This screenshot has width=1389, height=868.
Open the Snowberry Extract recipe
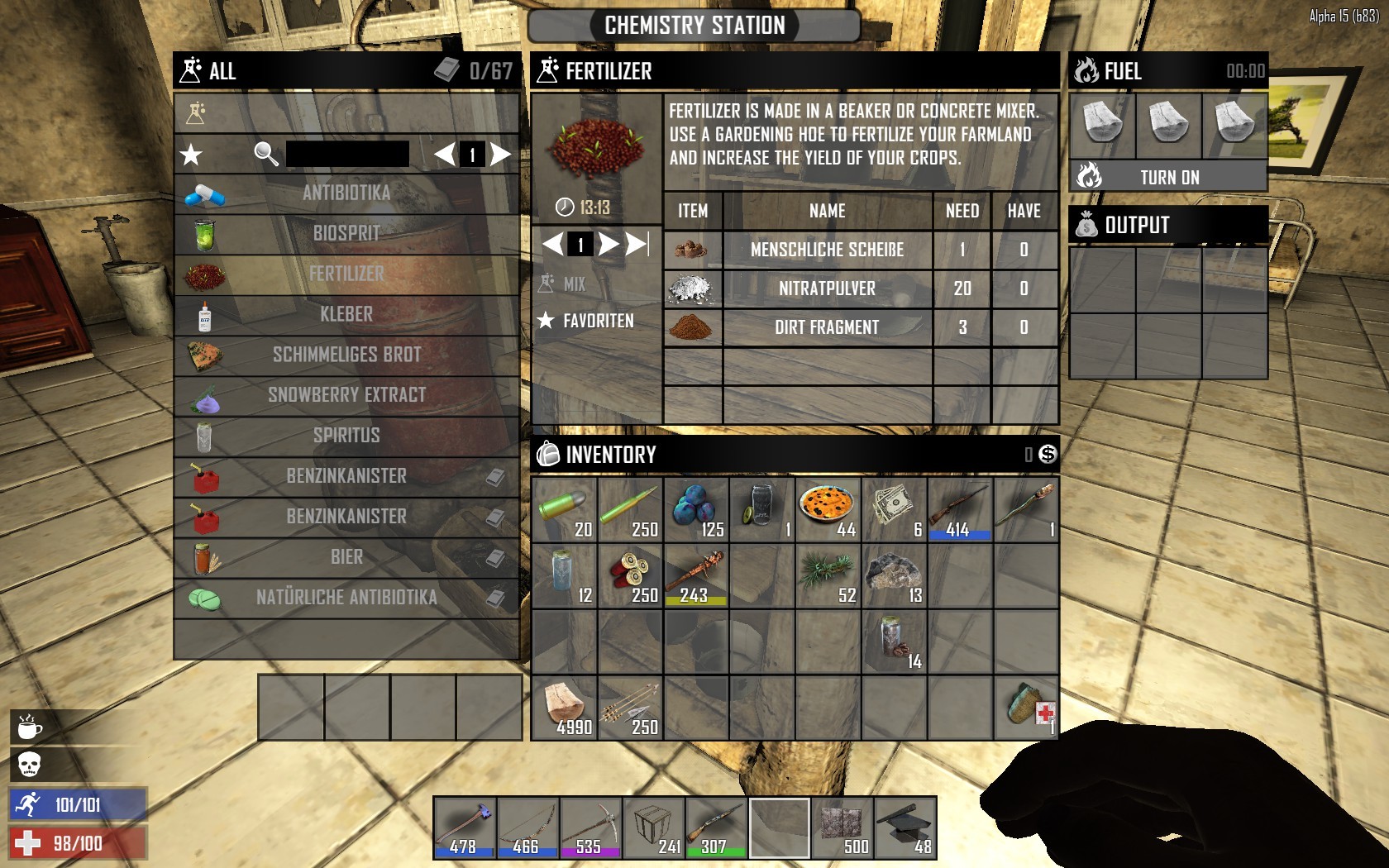pyautogui.click(x=346, y=395)
